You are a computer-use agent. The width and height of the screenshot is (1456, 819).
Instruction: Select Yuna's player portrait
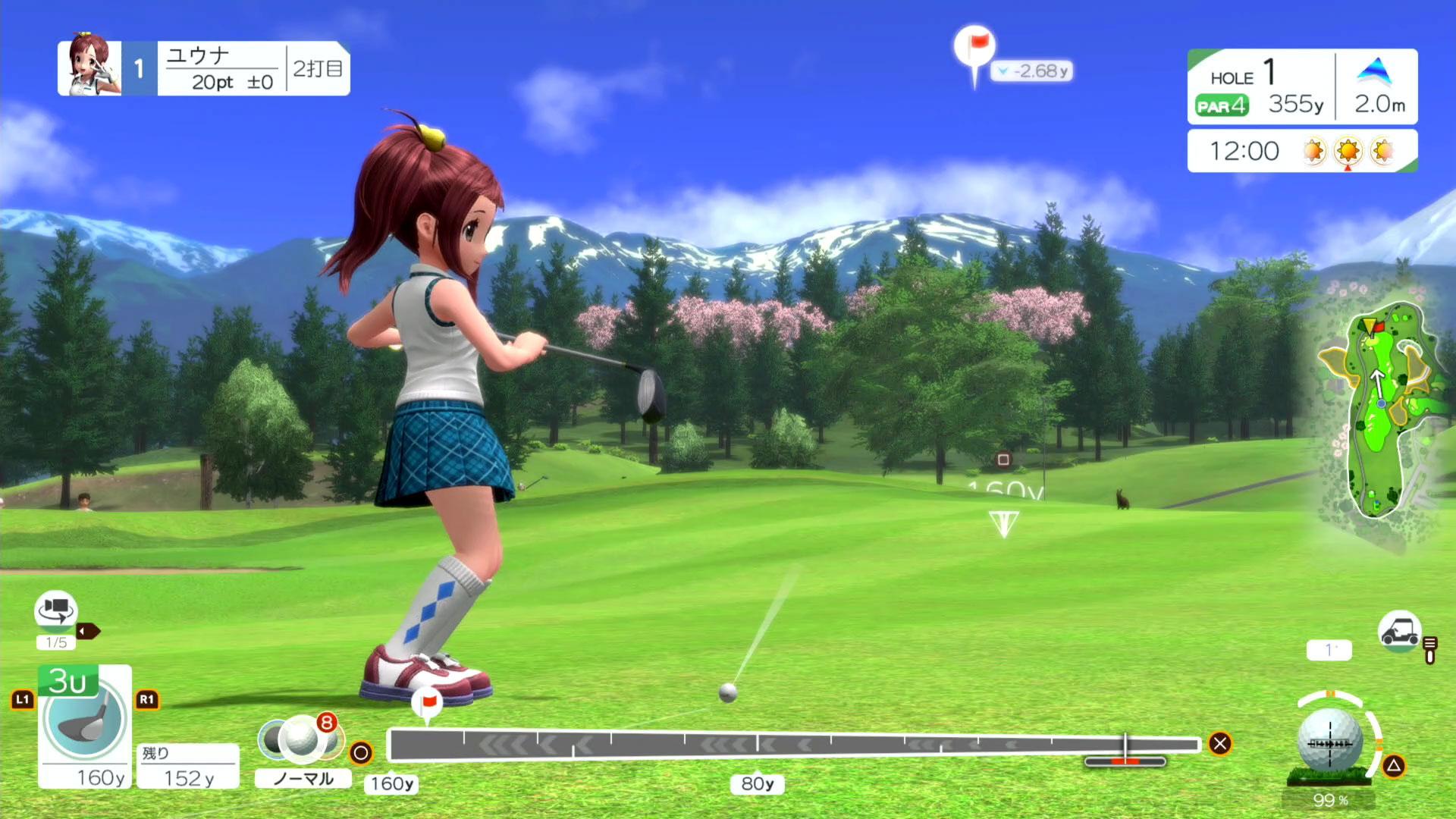[90, 67]
